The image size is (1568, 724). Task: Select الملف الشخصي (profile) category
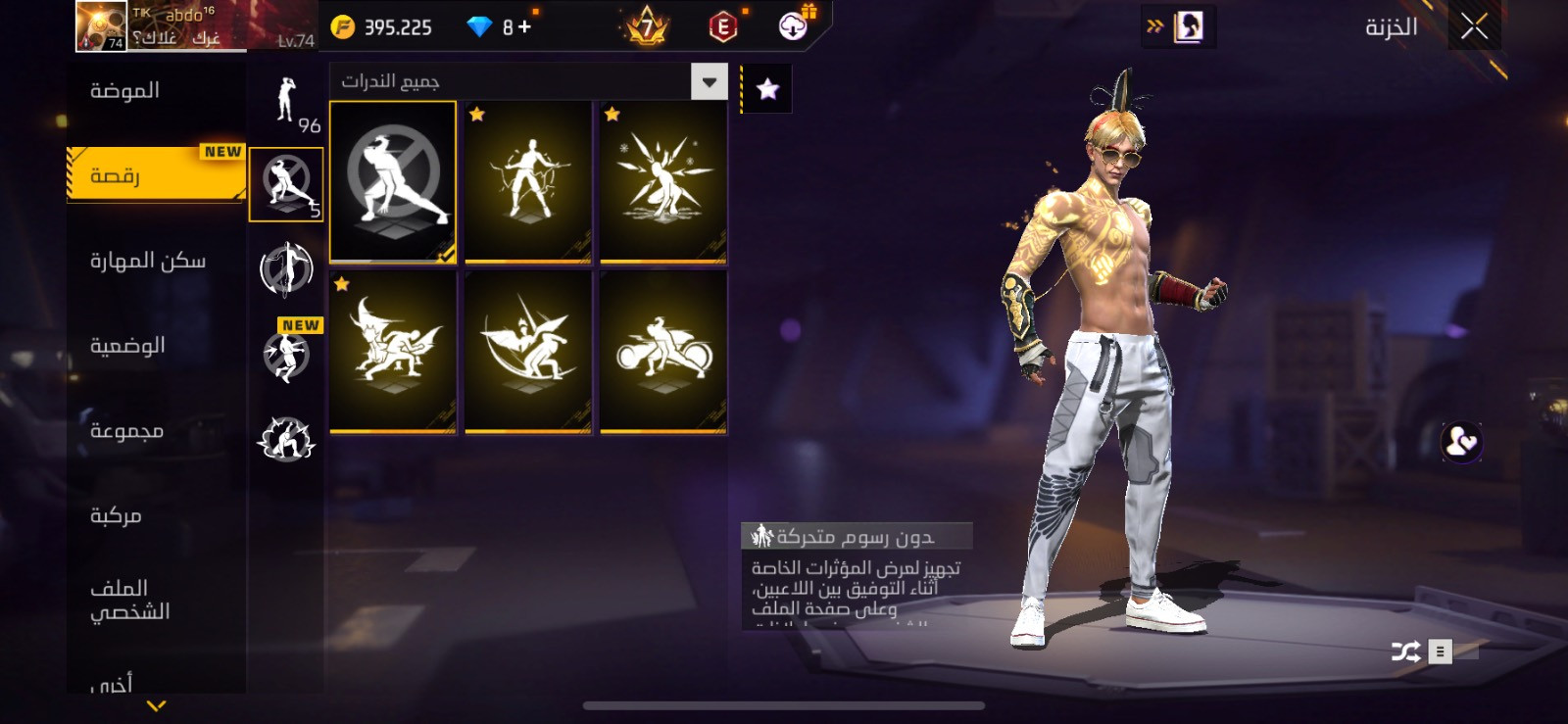coord(129,600)
